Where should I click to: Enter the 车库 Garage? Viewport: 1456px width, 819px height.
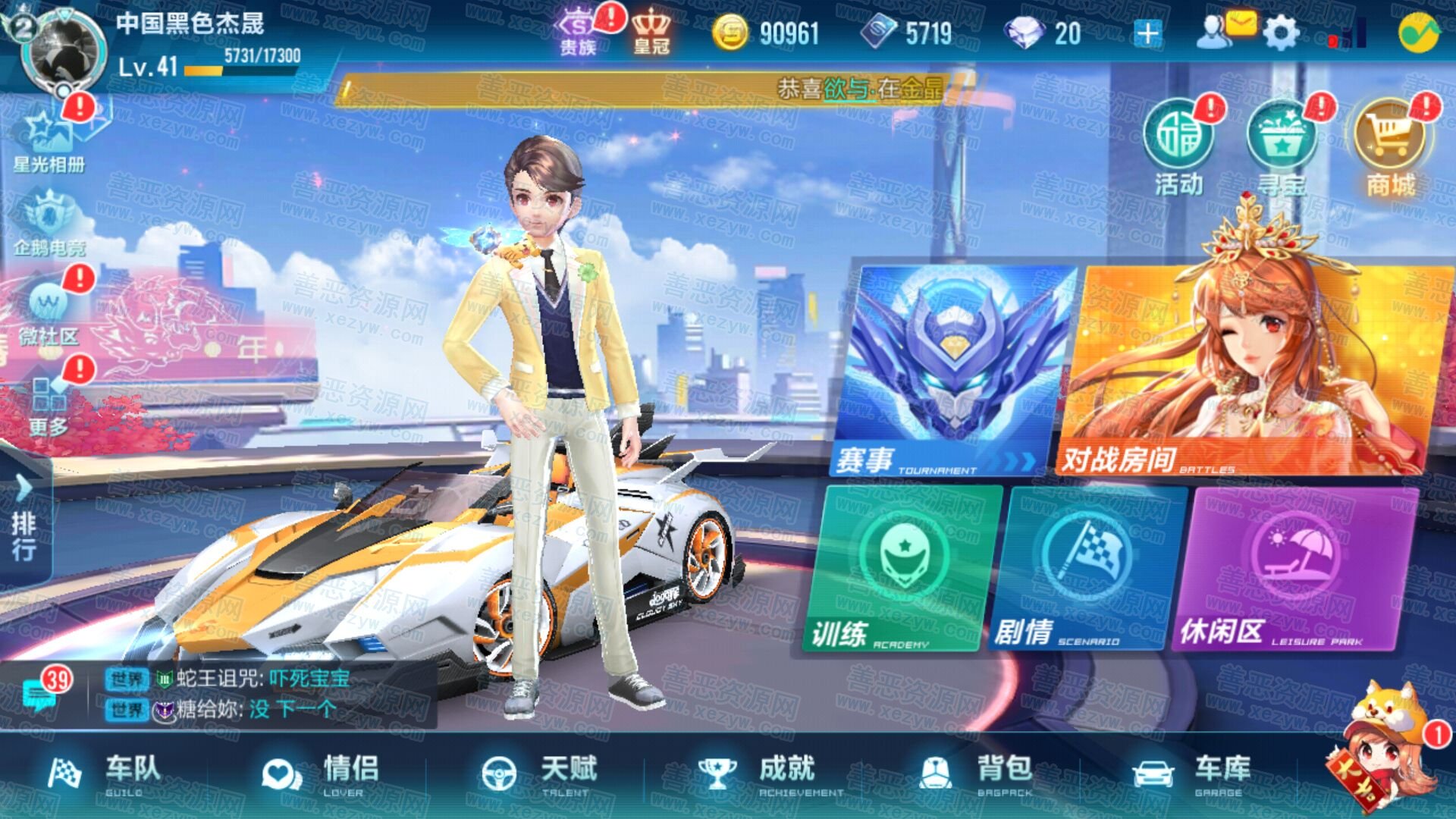(1192, 773)
